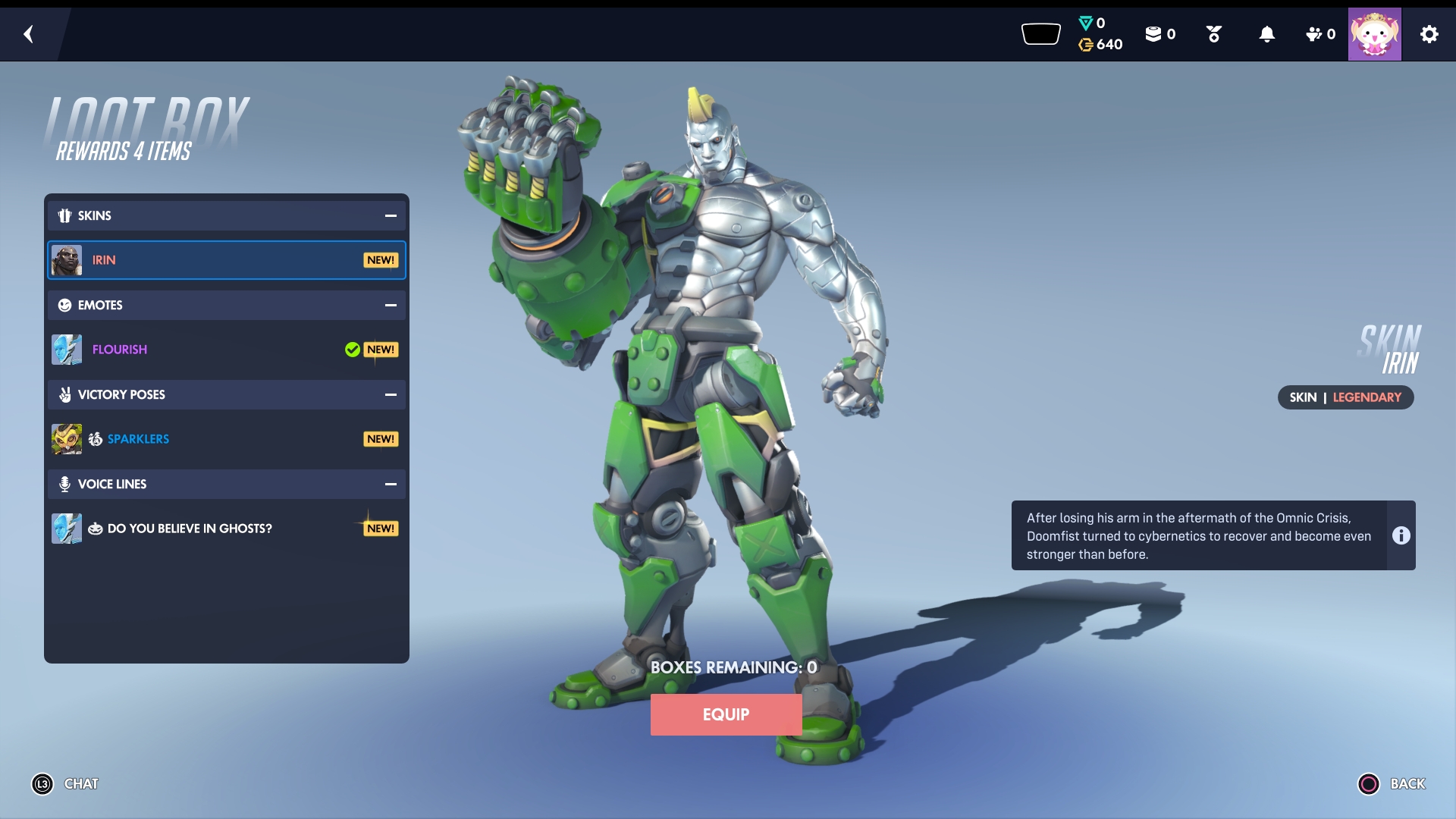Screen dimensions: 1456x819
Task: Collapse the Victory Poses category
Action: 391,395
